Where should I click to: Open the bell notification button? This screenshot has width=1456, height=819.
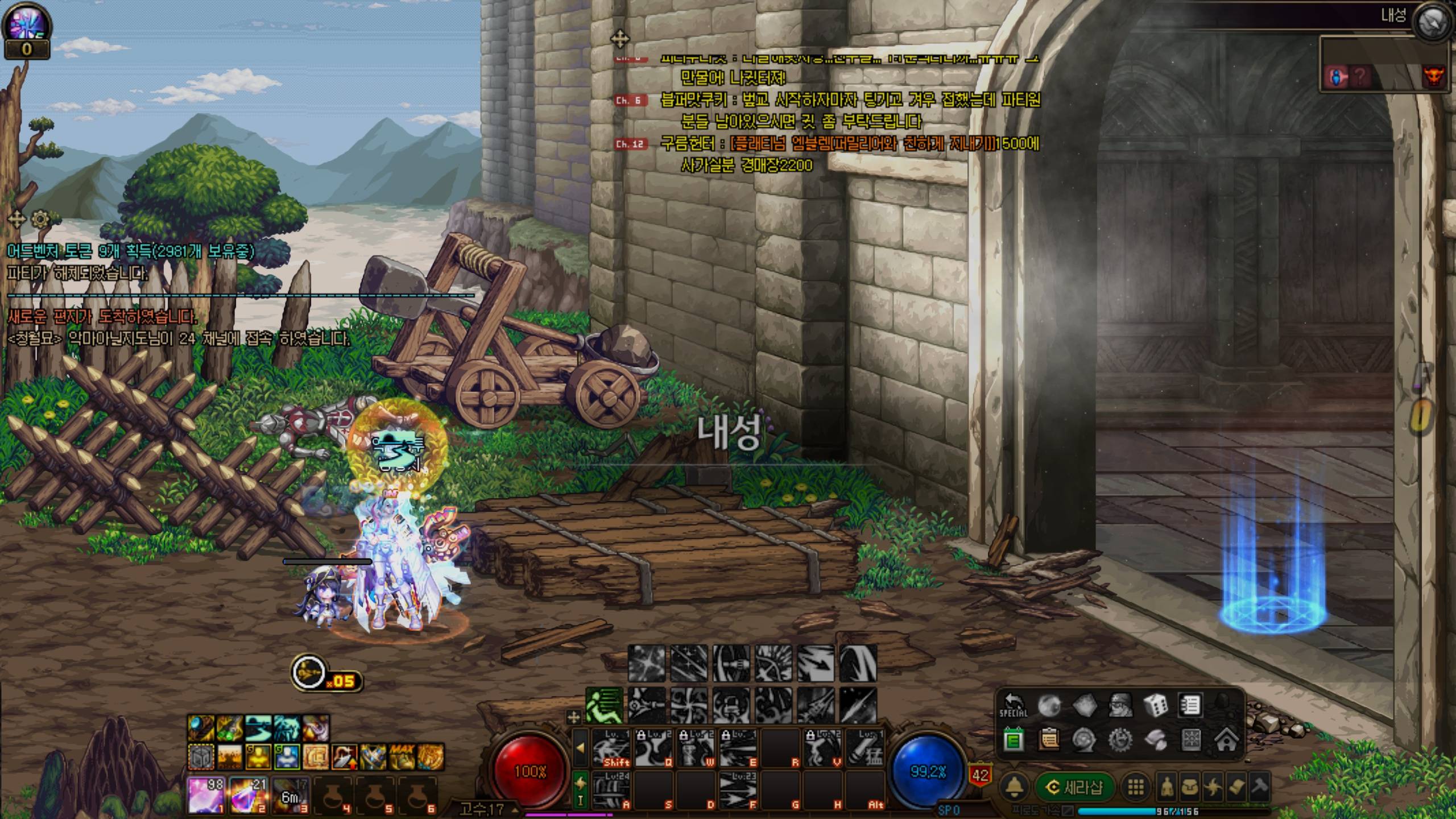pos(1015,787)
